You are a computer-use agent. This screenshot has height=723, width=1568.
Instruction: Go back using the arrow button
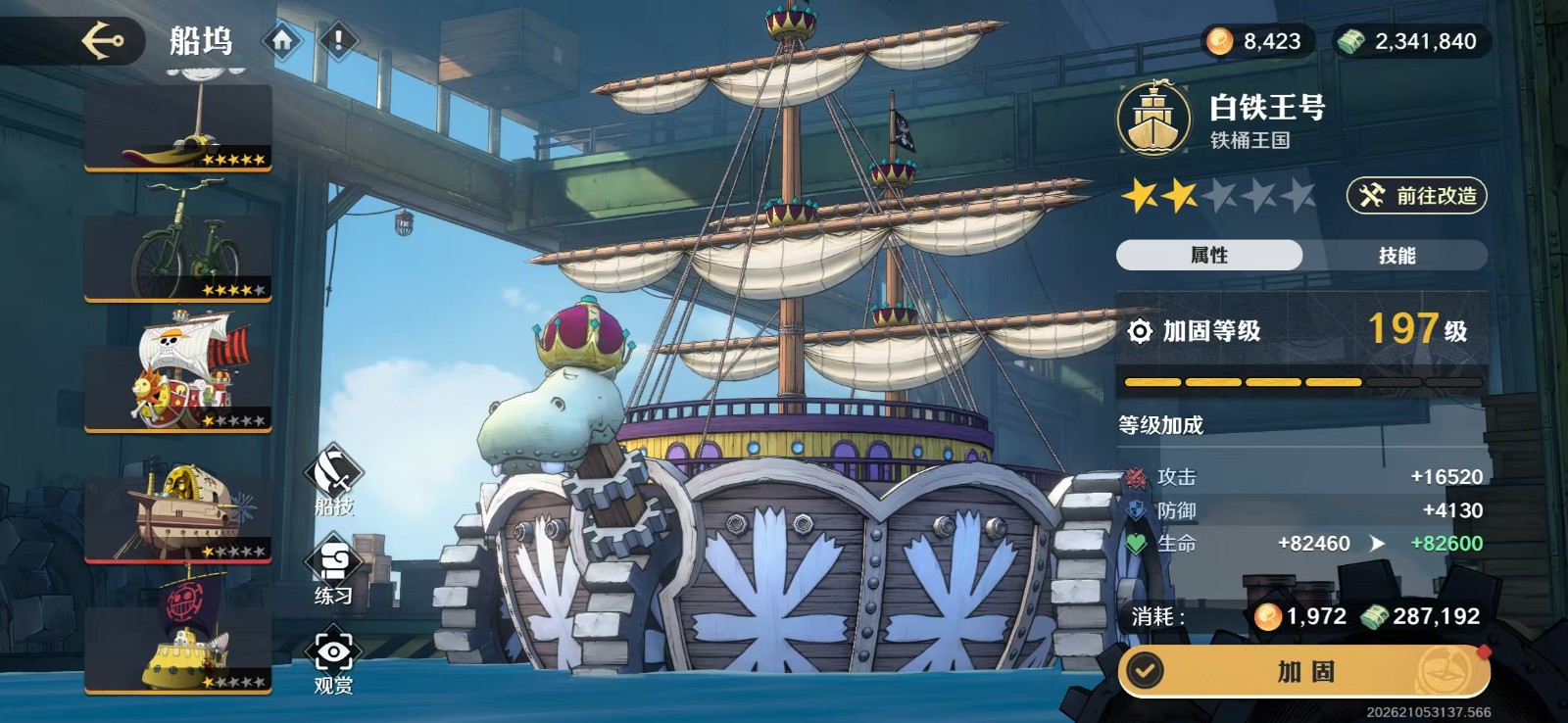coord(103,41)
